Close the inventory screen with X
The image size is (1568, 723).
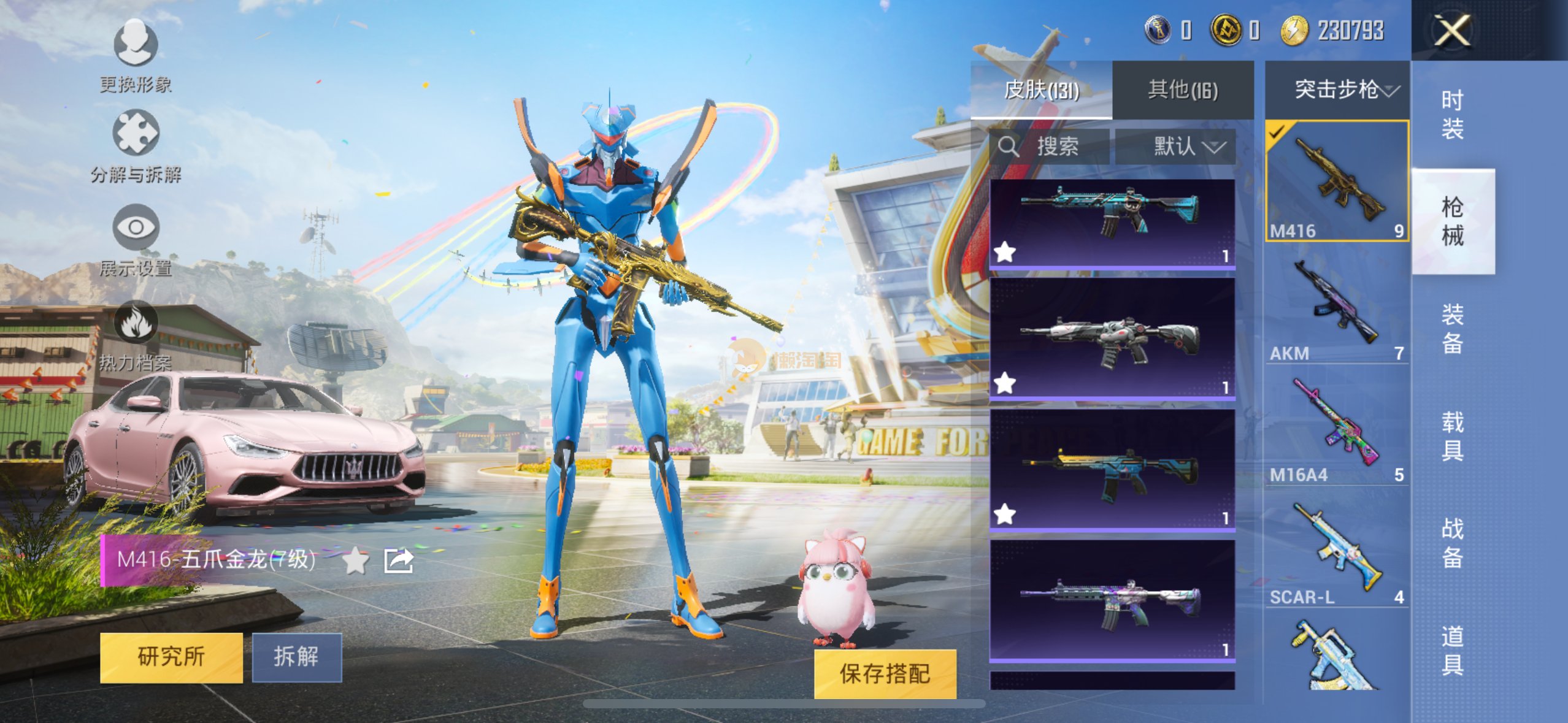pyautogui.click(x=1451, y=30)
